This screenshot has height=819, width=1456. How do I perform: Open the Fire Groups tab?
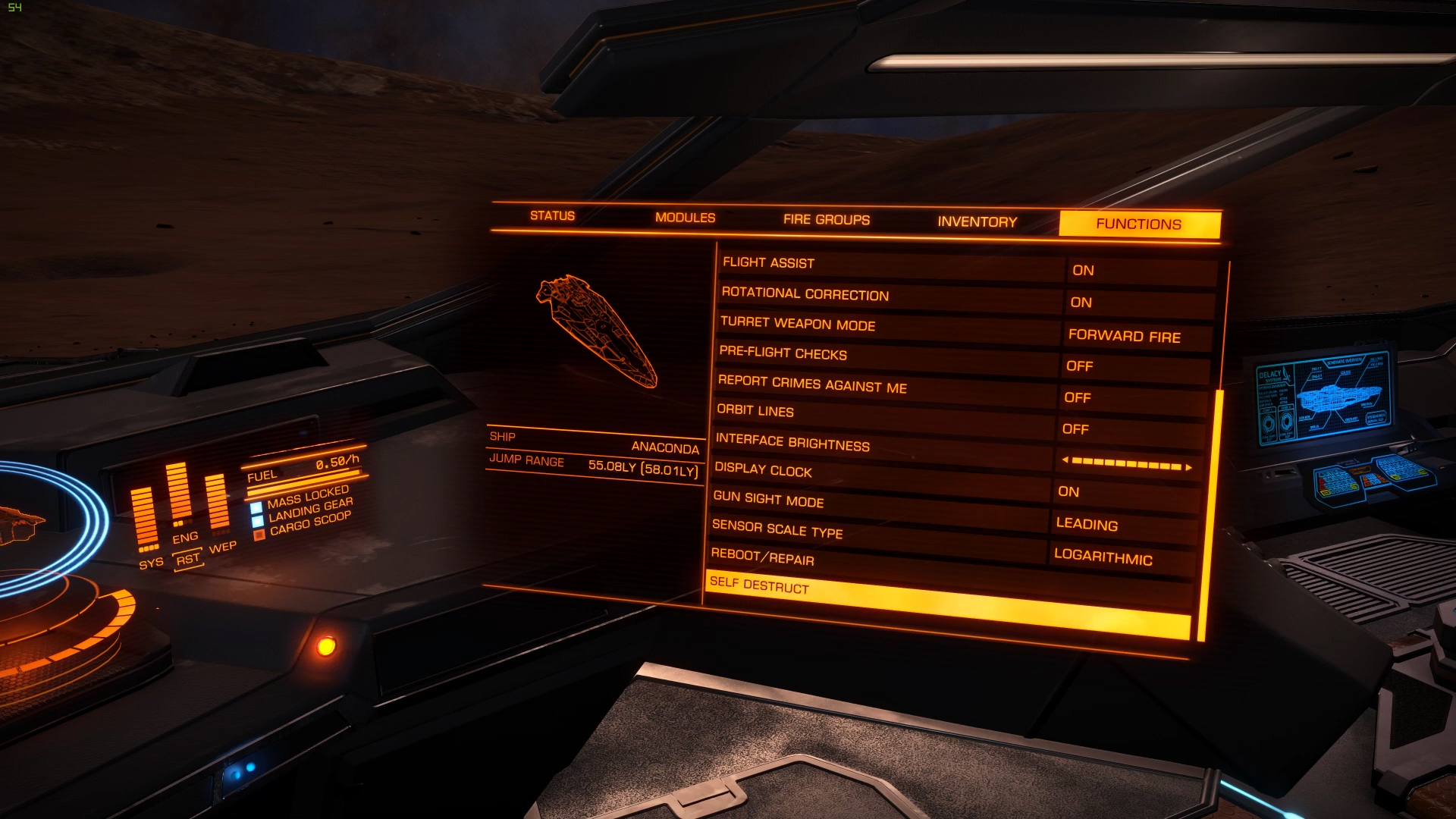[x=827, y=220]
